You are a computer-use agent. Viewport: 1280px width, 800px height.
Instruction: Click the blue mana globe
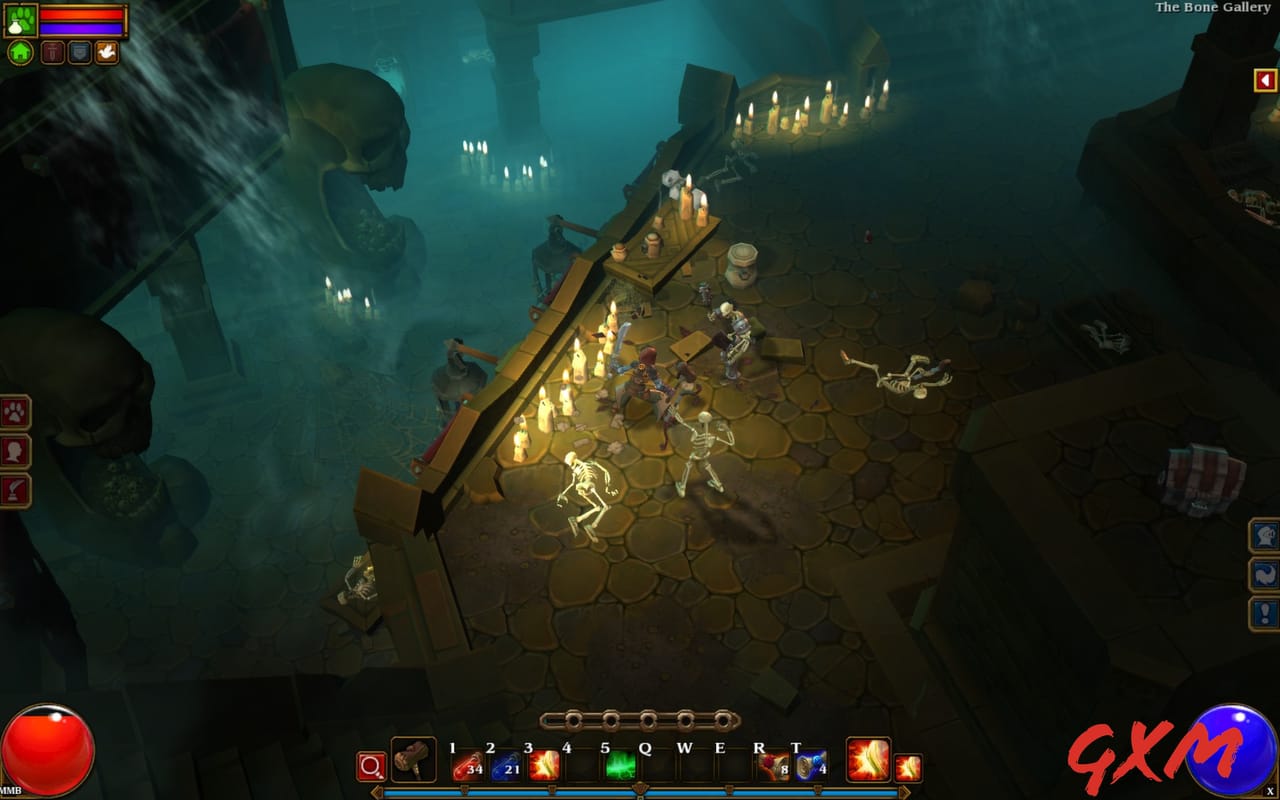tap(1232, 745)
